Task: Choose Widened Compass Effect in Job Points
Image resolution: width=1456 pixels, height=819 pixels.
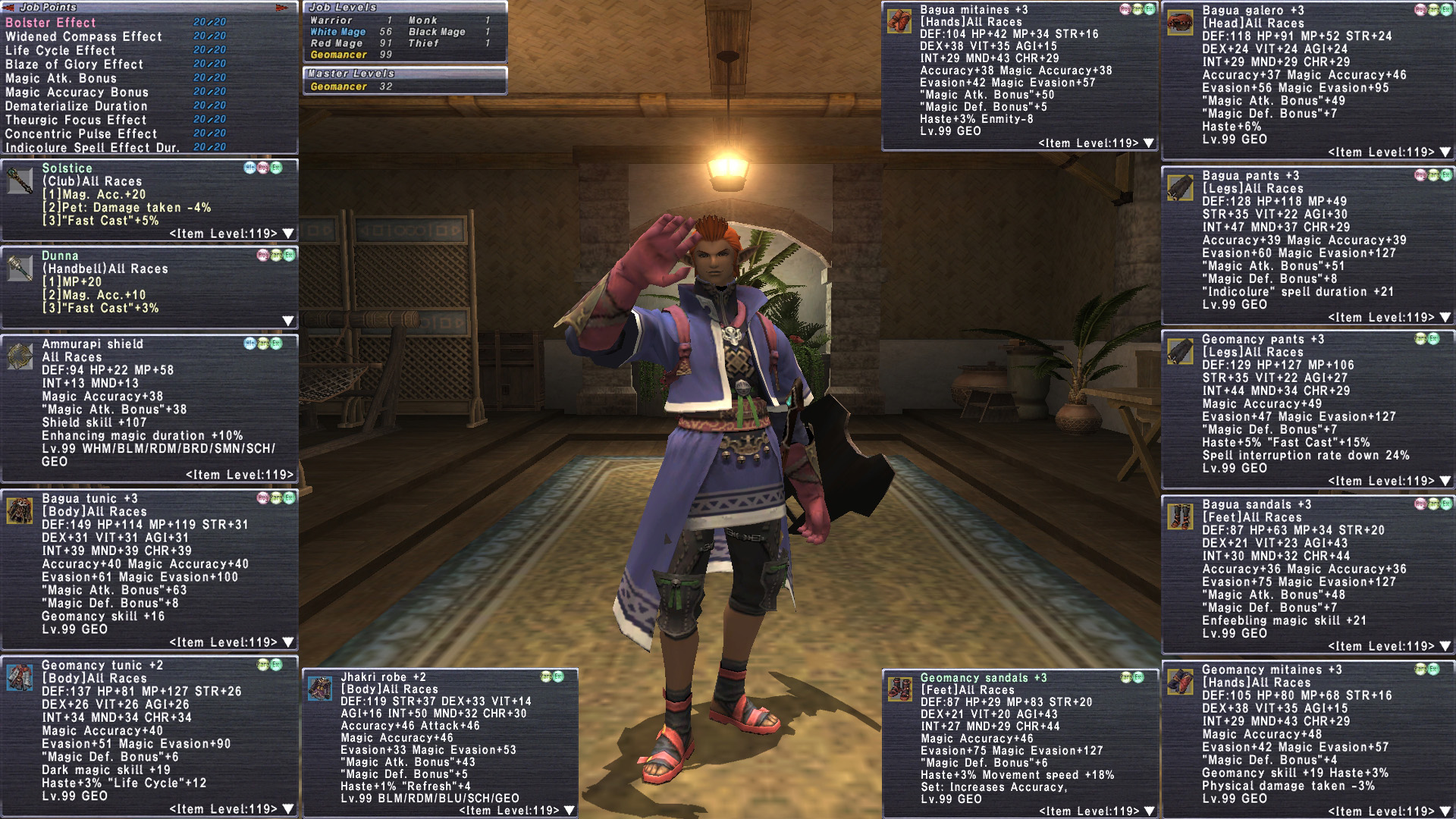Action: click(83, 36)
